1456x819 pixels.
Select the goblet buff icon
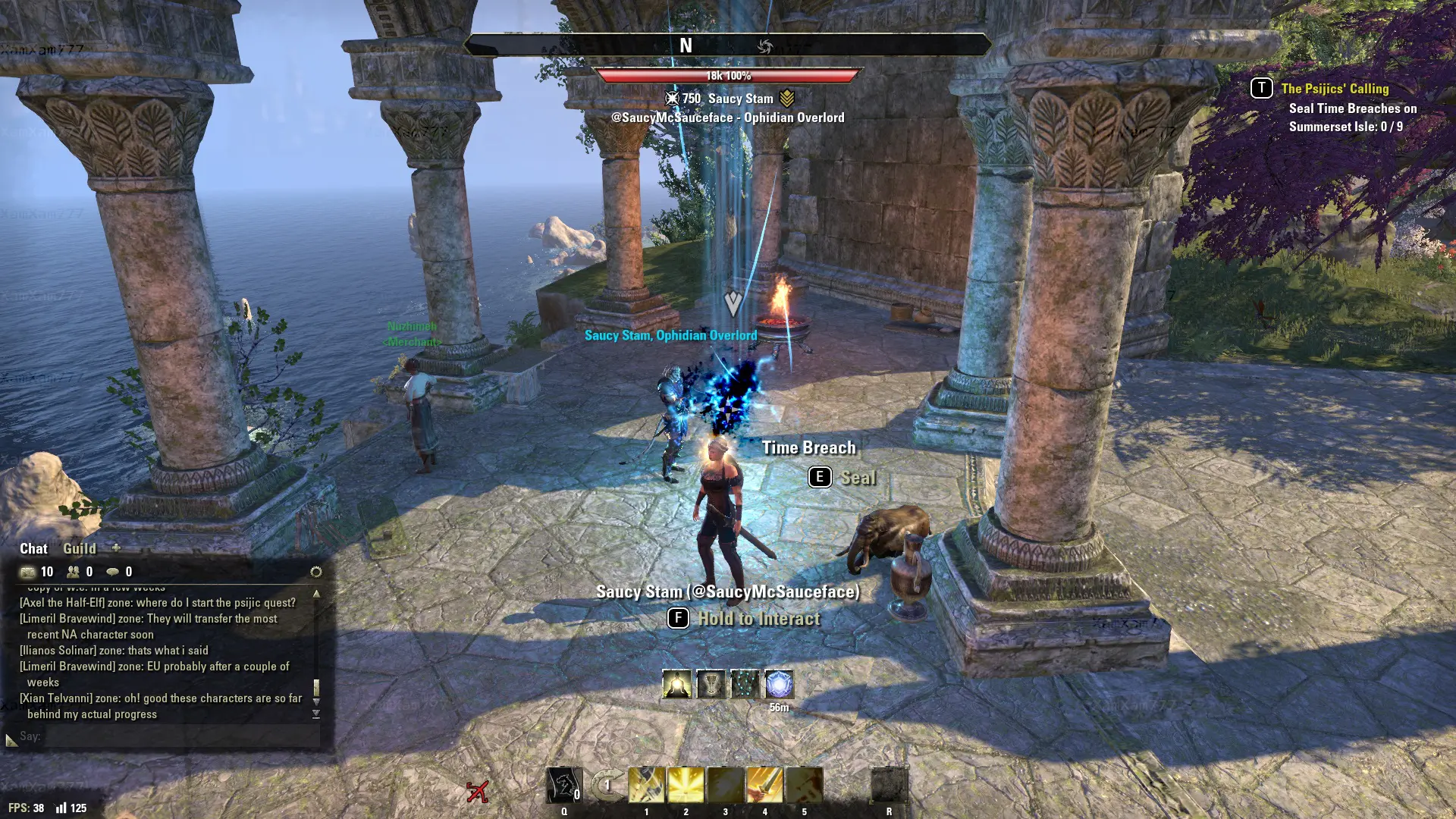711,684
